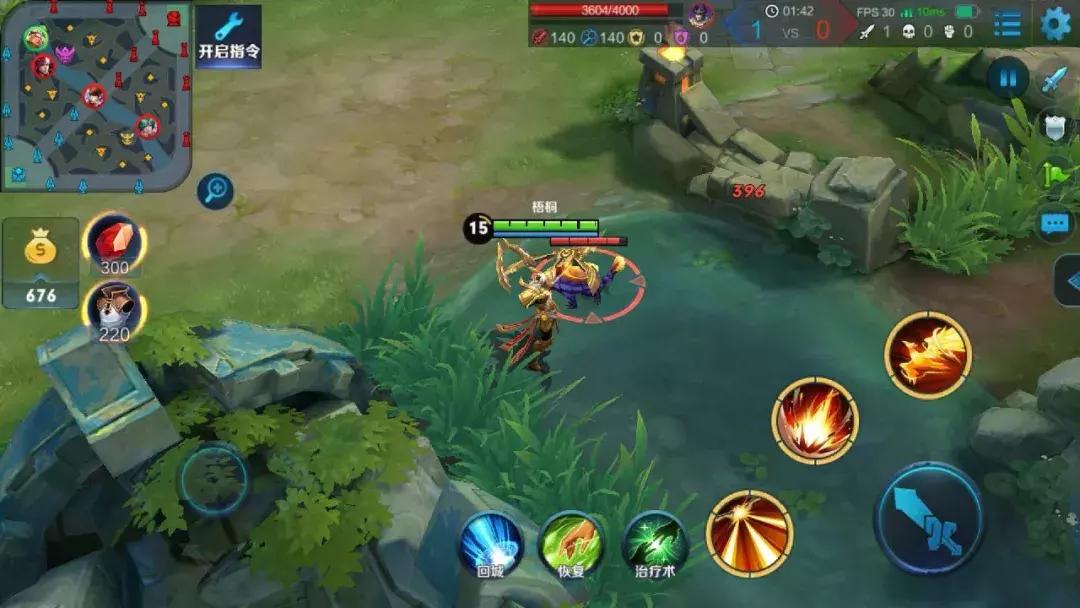Open the gold bag shop showing 676

41,262
